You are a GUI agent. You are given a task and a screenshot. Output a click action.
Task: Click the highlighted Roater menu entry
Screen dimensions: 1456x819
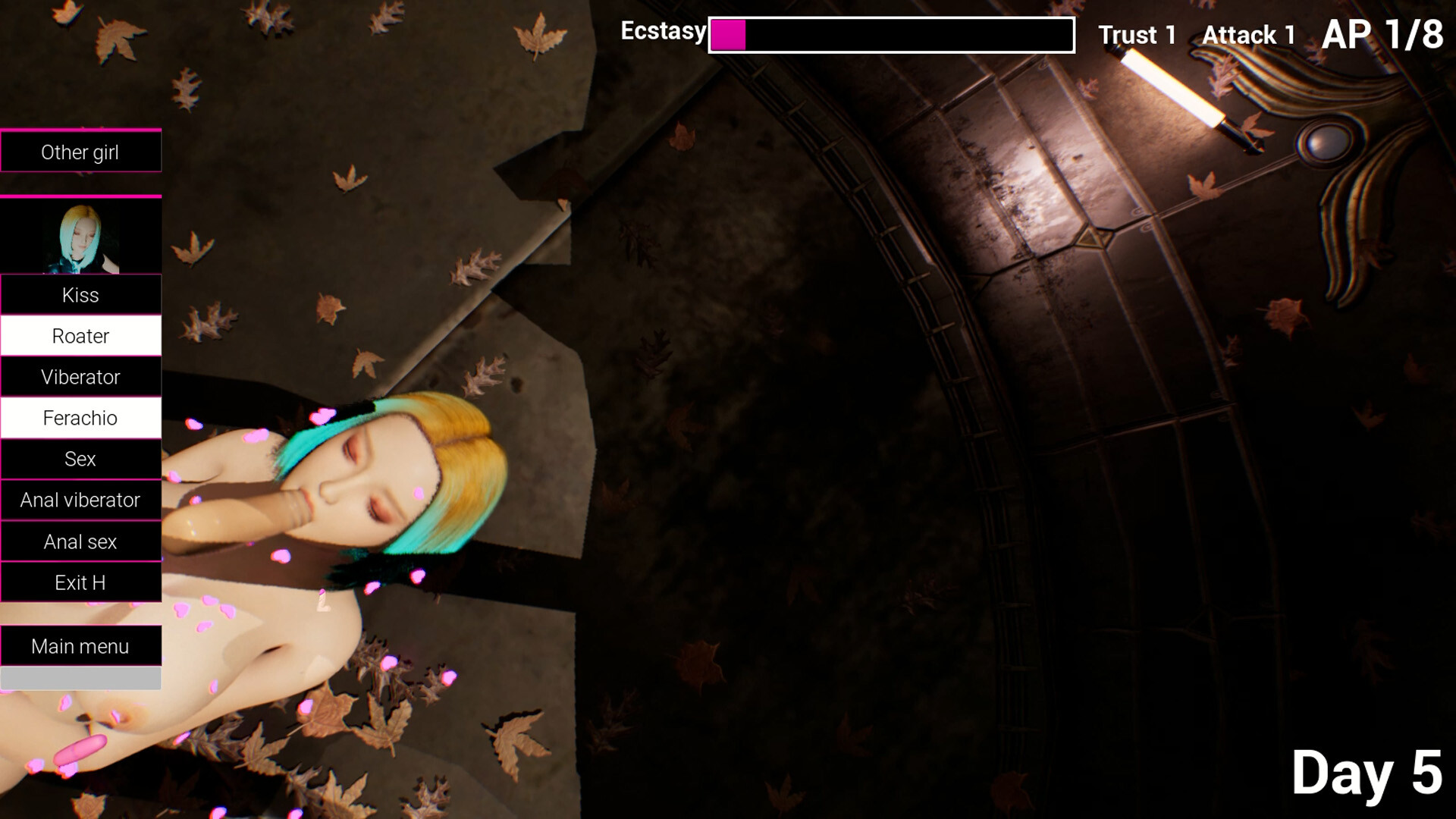pyautogui.click(x=80, y=336)
